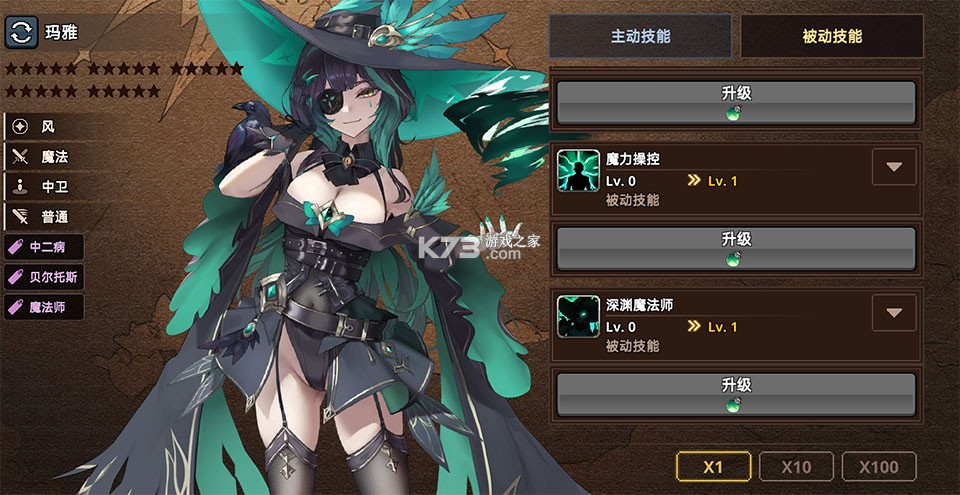Screen dimensions: 960x495
Task: Select the 中二病 tag
Action: pos(45,247)
